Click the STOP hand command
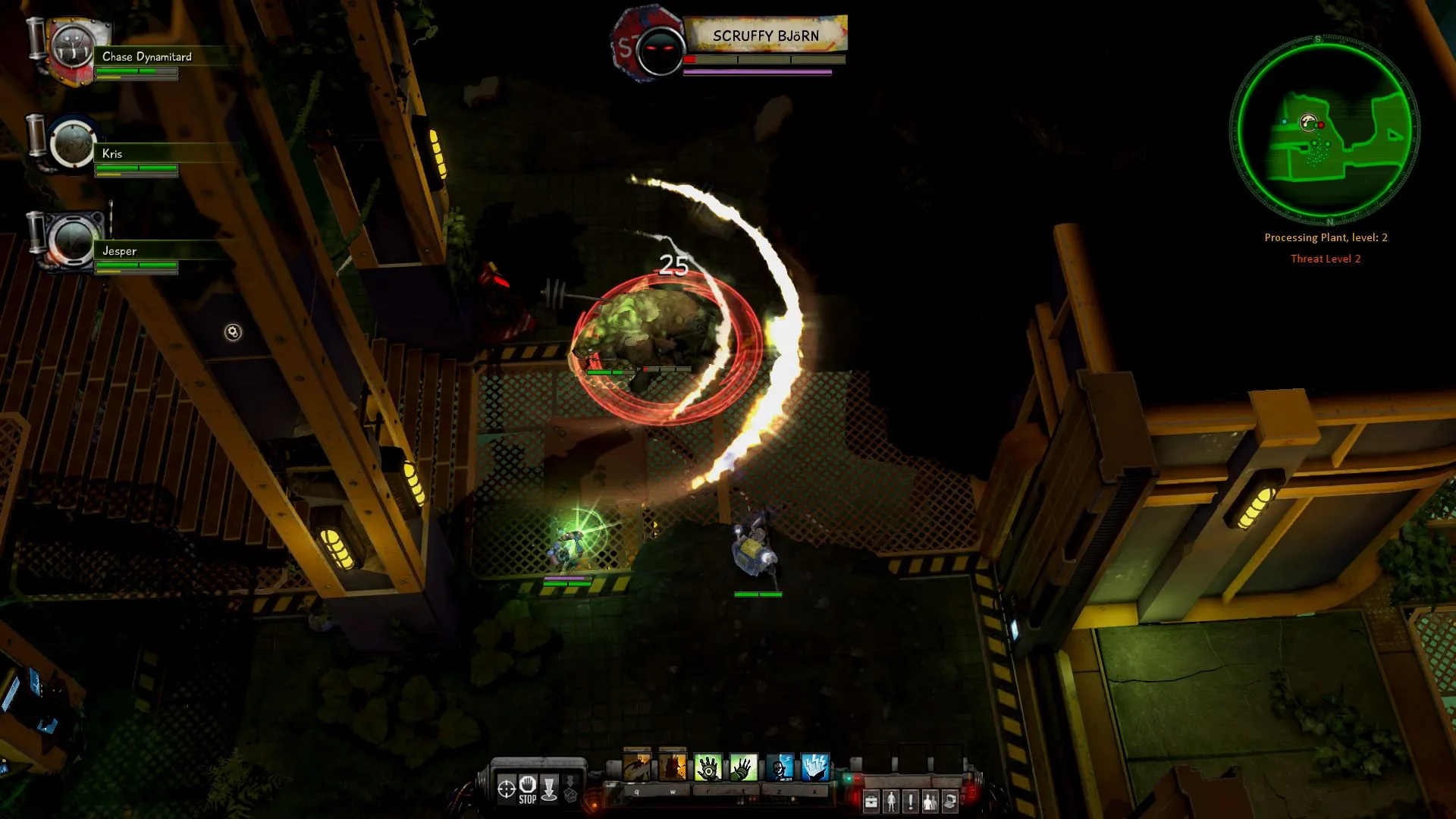1456x819 pixels. point(528,789)
